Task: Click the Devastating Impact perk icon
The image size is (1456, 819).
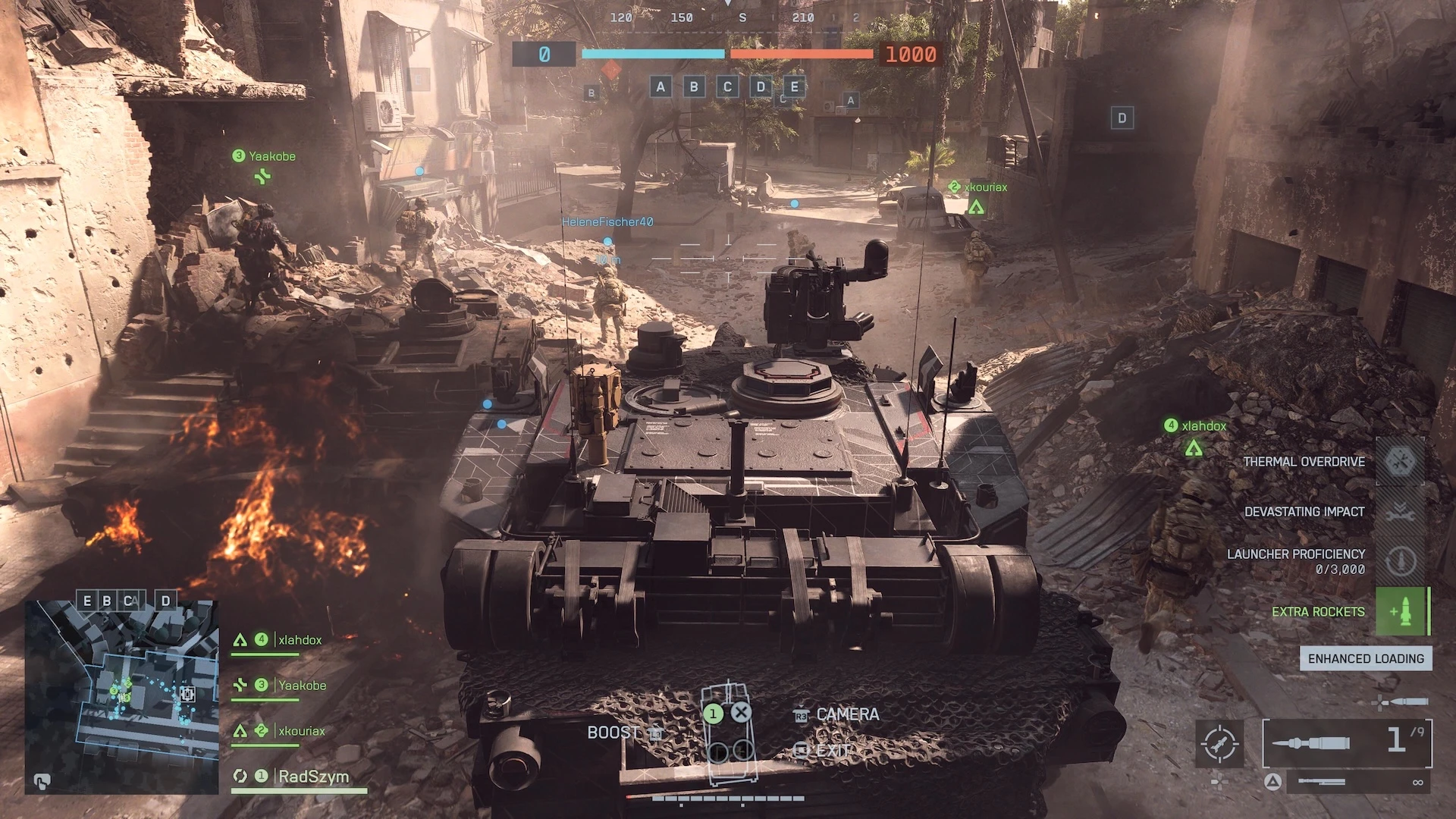Action: coord(1400,512)
